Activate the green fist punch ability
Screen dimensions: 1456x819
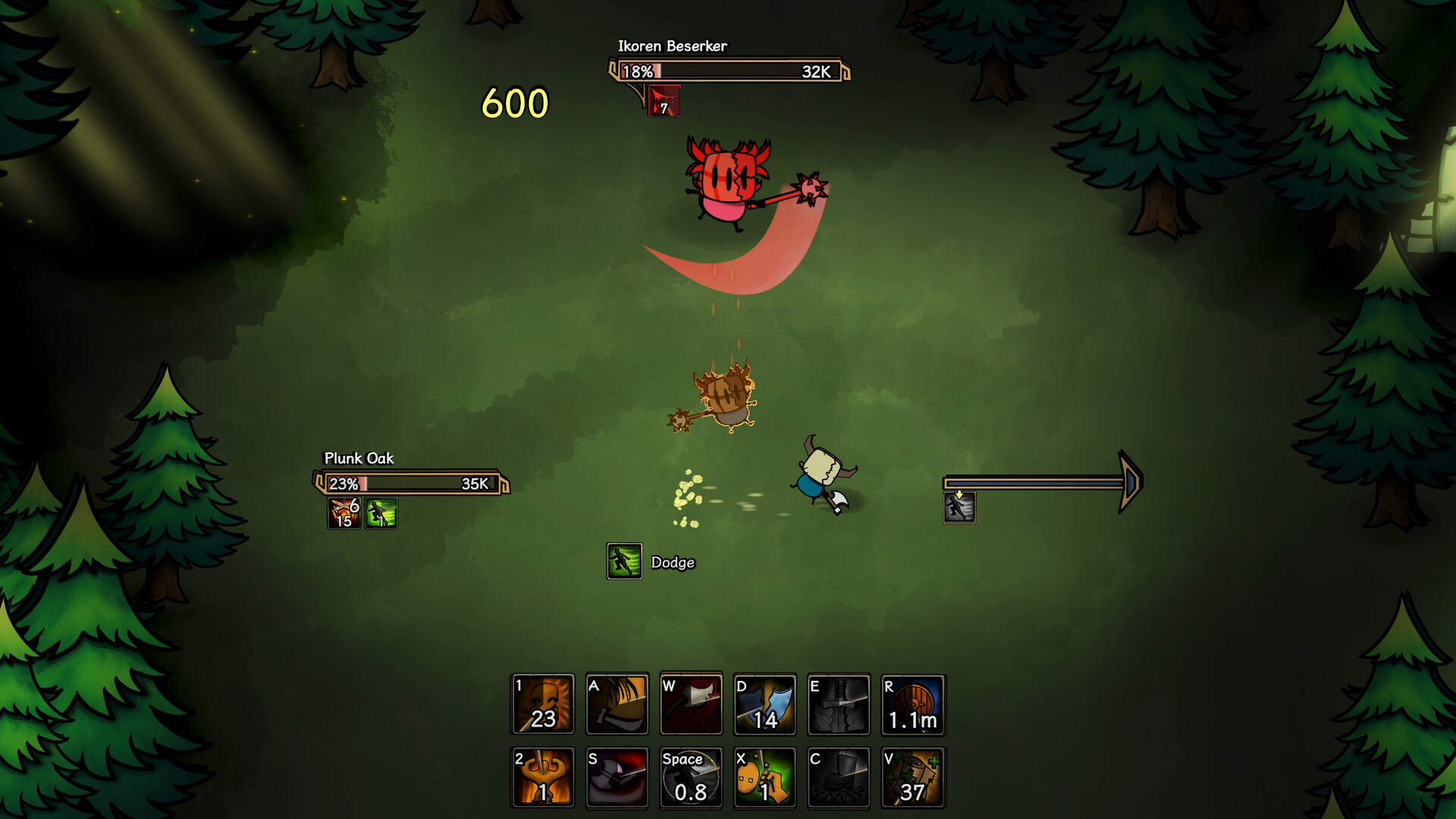tap(764, 777)
